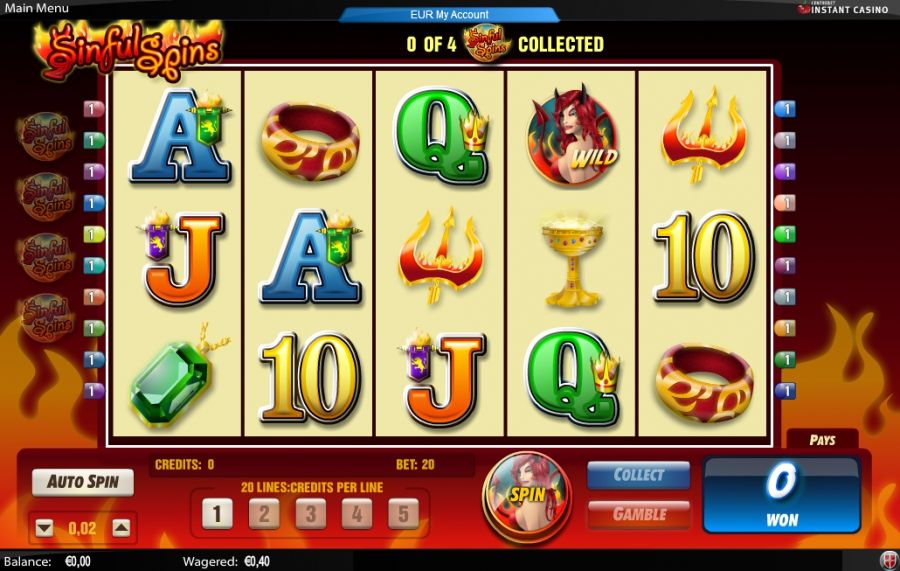Spin the reels with the Spin button
This screenshot has height=571, width=900.
click(x=526, y=493)
